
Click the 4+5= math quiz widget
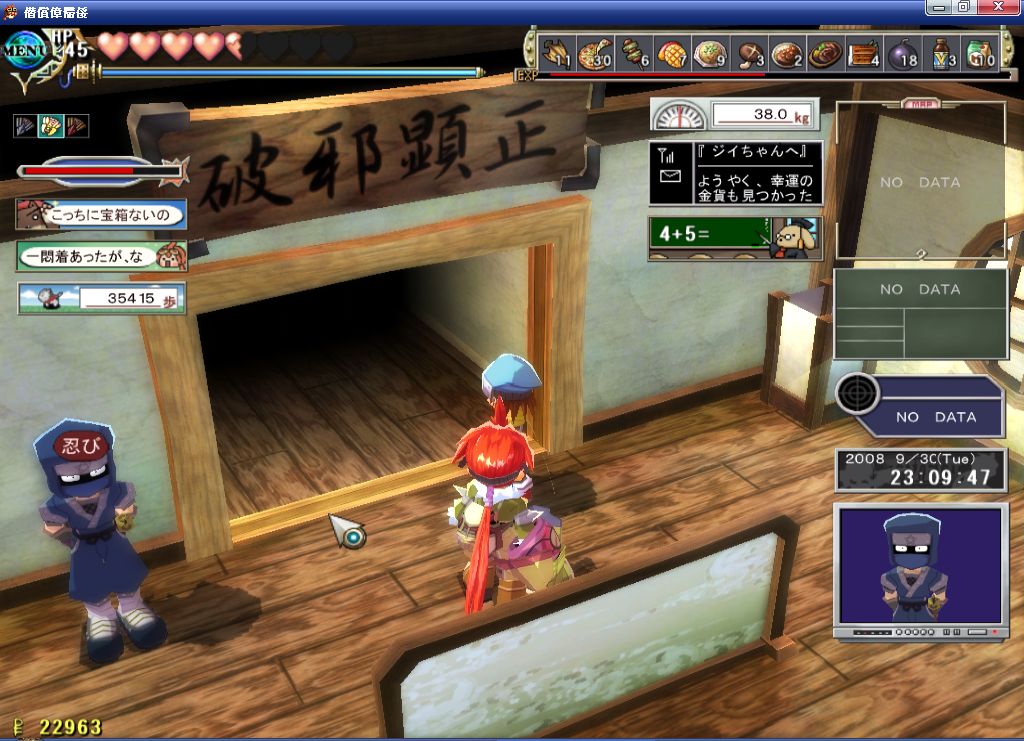click(x=735, y=238)
